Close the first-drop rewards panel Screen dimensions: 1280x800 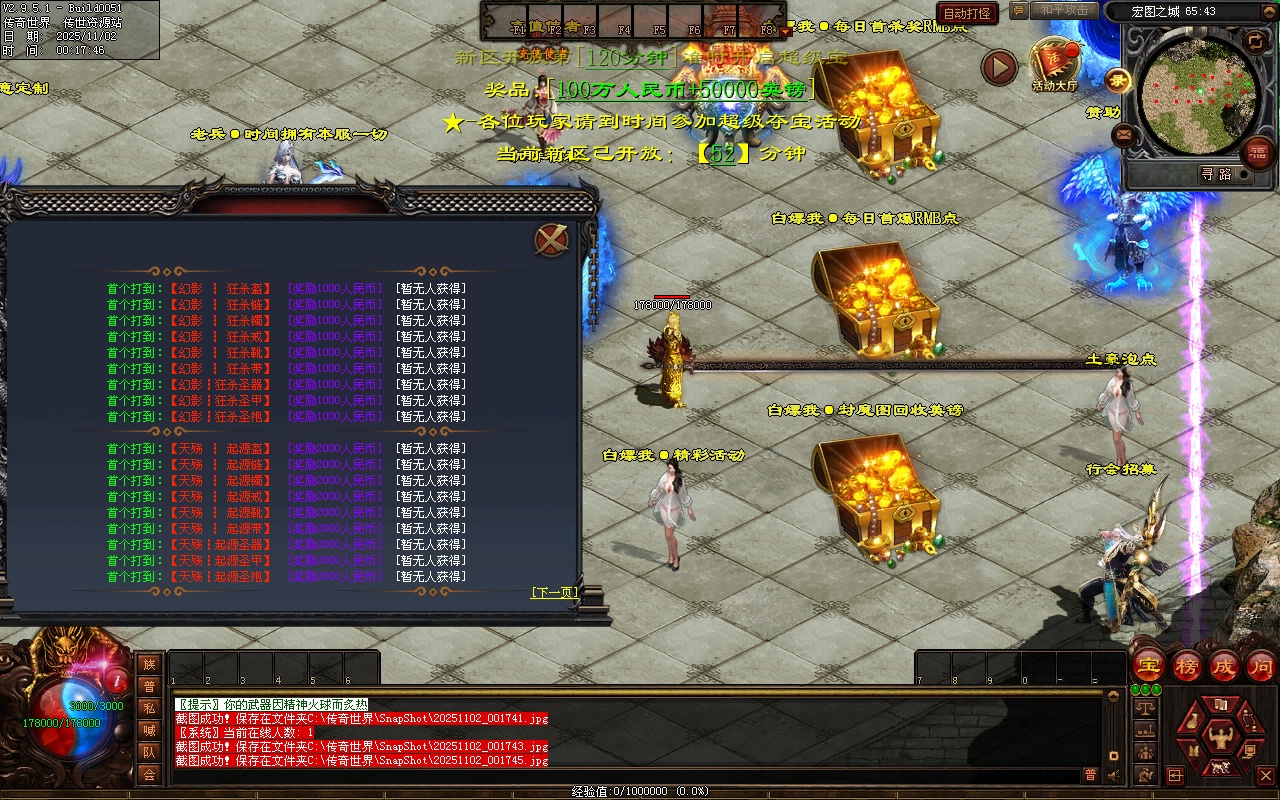coord(551,240)
